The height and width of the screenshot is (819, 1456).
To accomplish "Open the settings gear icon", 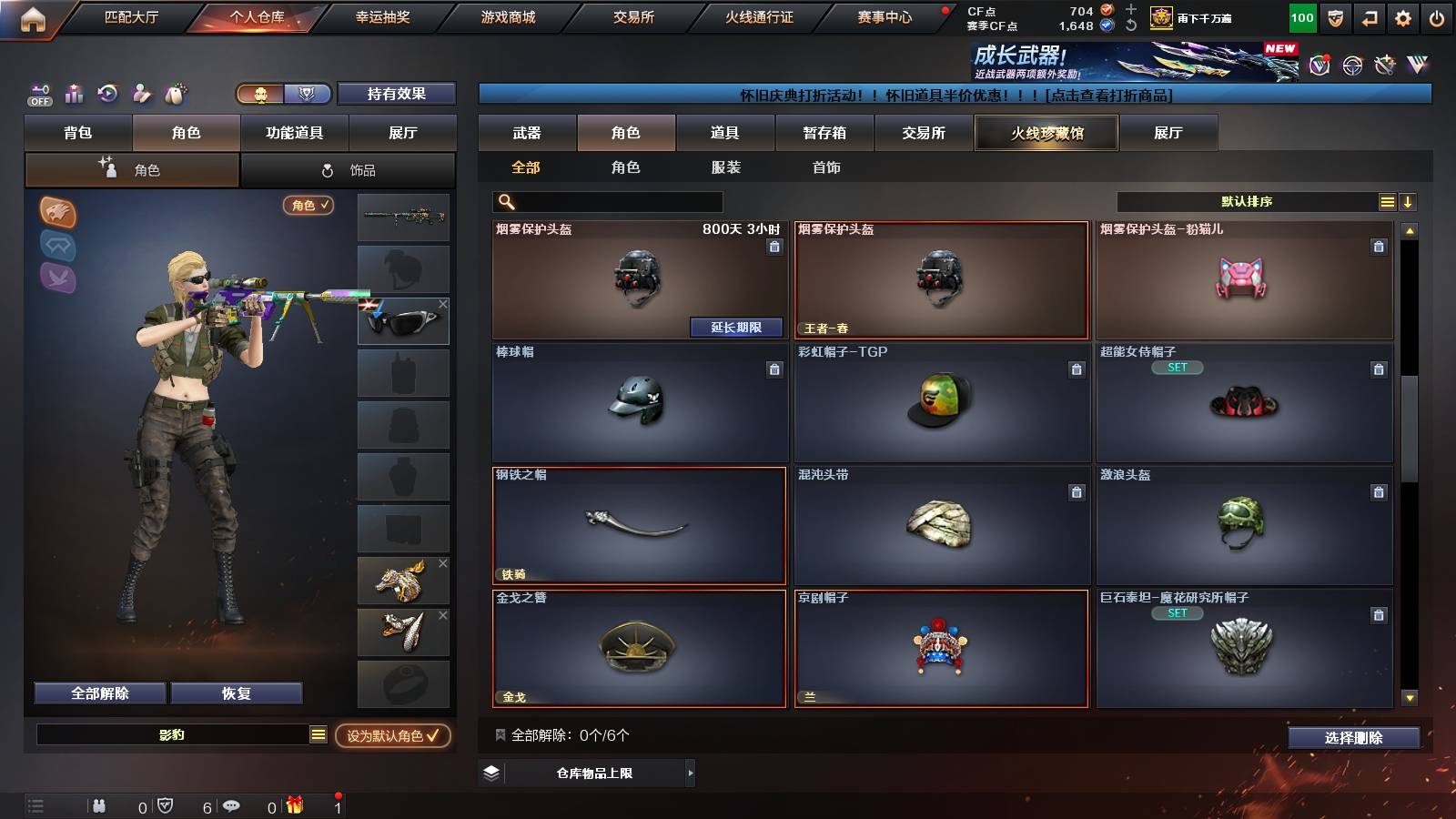I will 1402,15.
